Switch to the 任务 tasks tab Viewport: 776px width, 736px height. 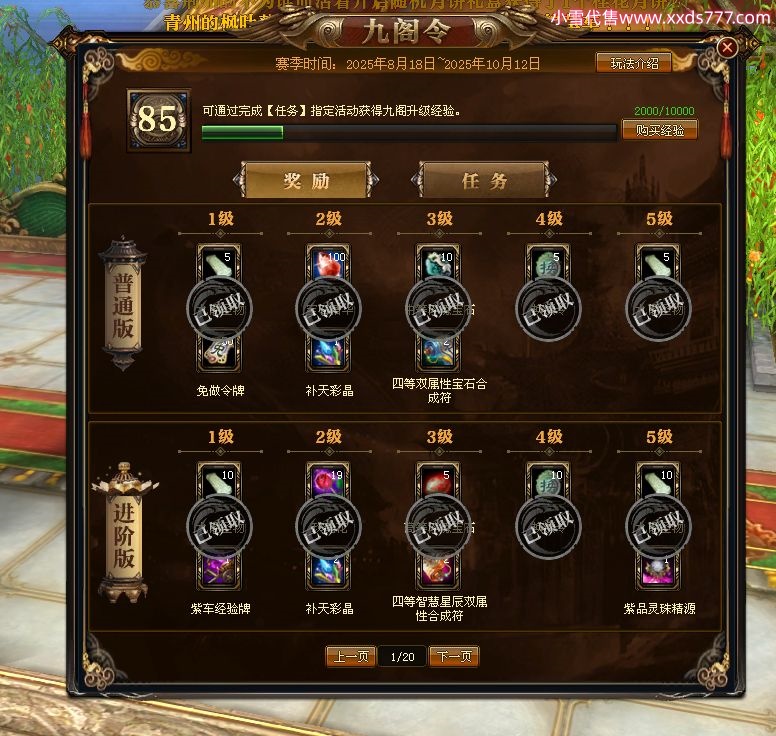click(x=485, y=181)
